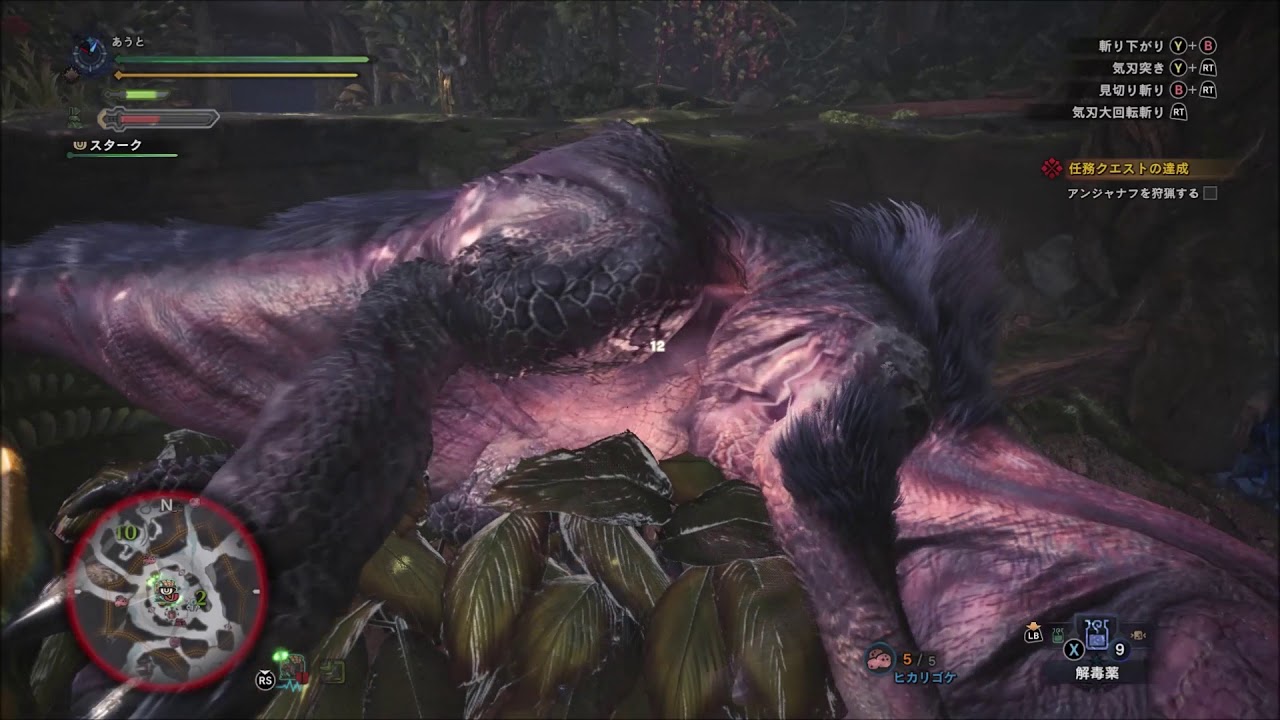The width and height of the screenshot is (1280, 720).
Task: Click the RS stick icon beside the minimap
Action: pyautogui.click(x=265, y=680)
